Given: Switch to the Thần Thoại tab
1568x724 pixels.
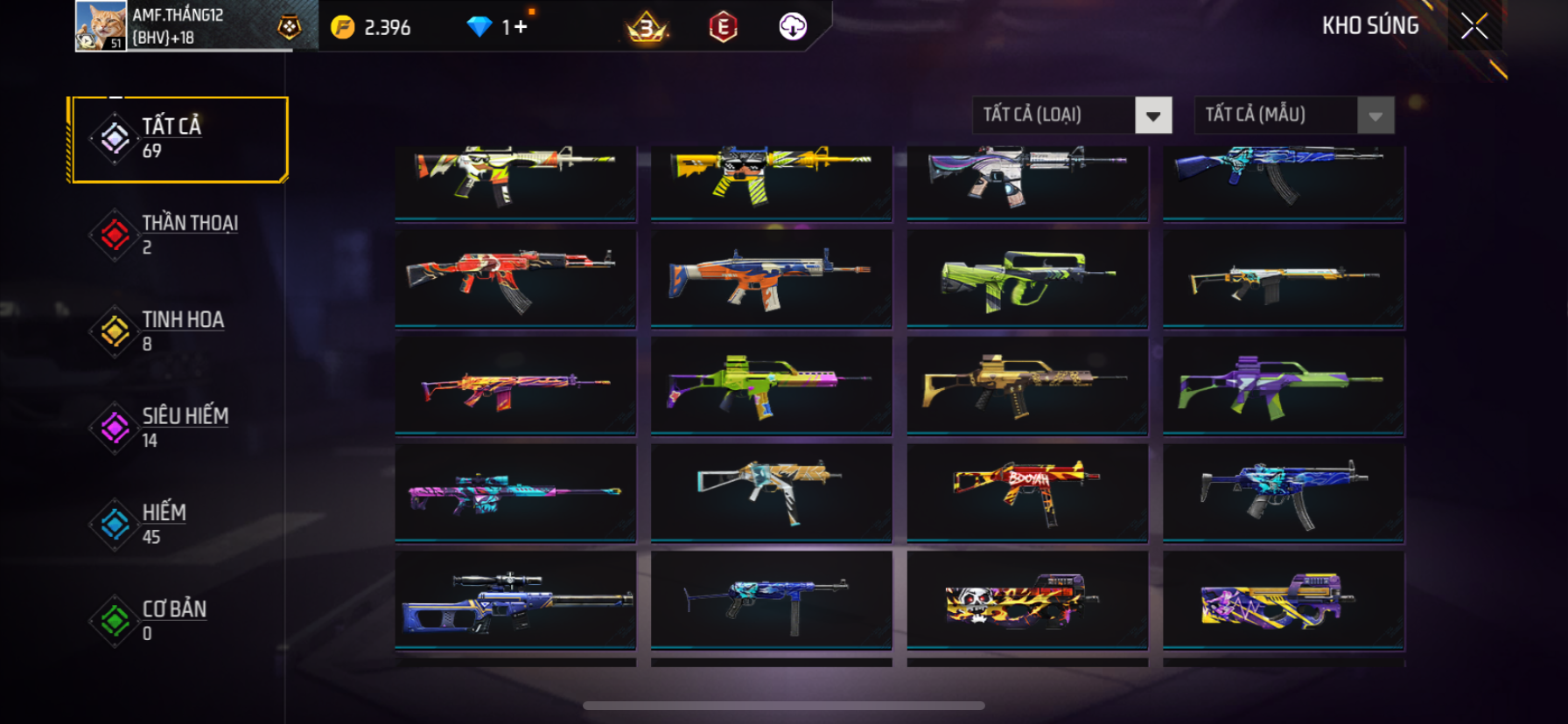Looking at the screenshot, I should pyautogui.click(x=179, y=235).
